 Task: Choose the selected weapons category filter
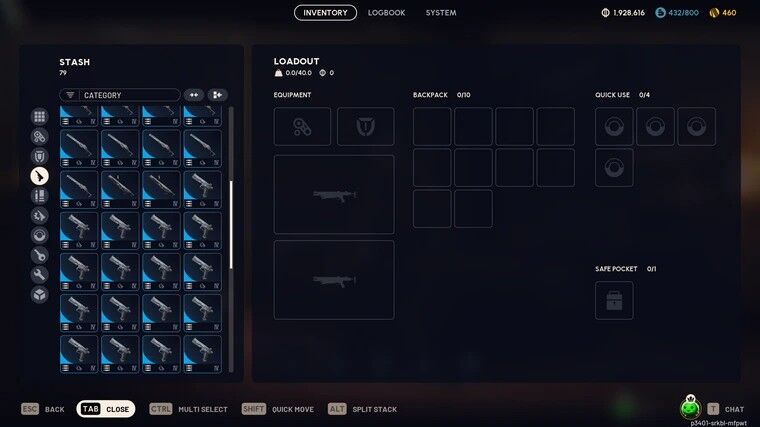pos(39,176)
